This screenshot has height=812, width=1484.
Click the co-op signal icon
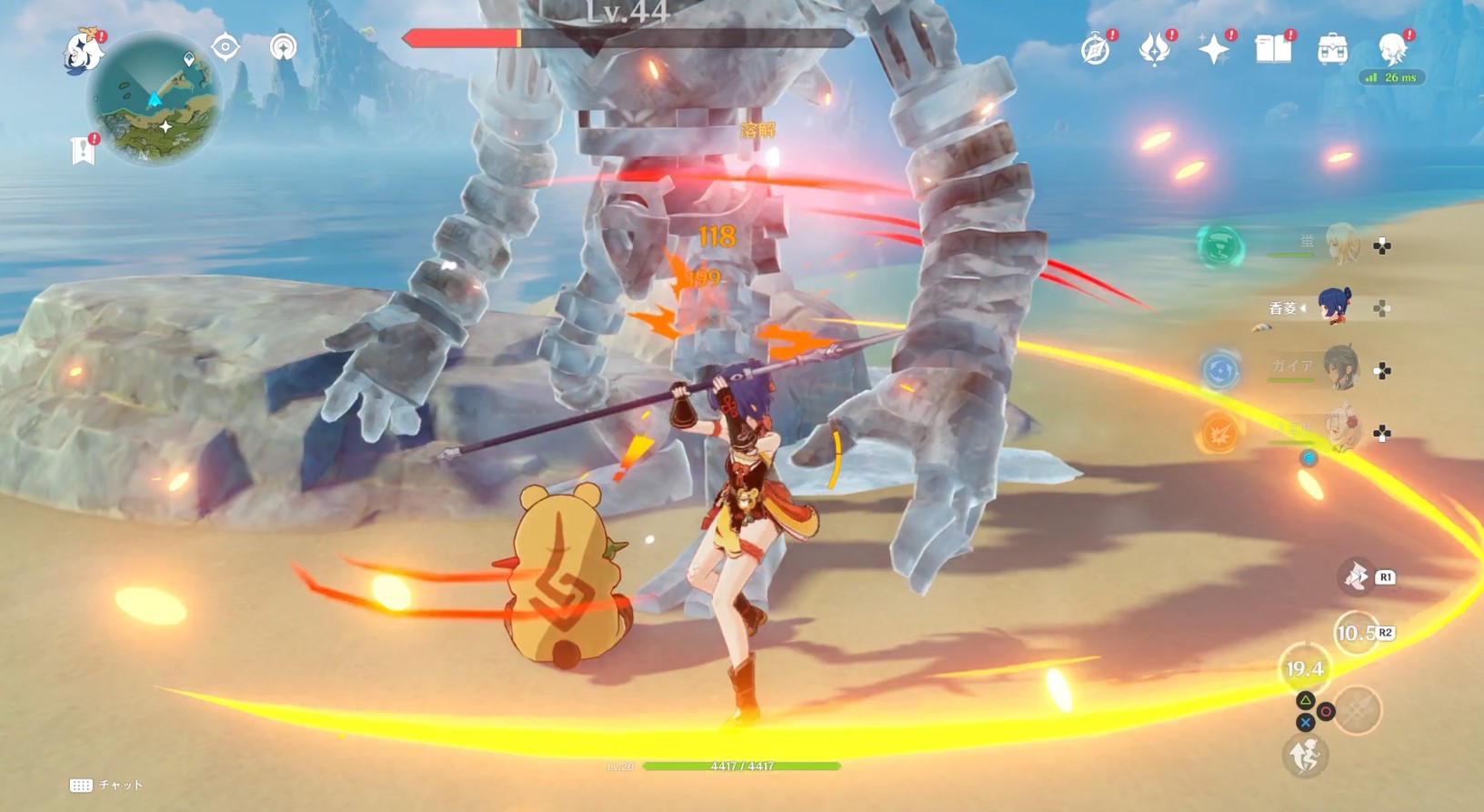284,46
